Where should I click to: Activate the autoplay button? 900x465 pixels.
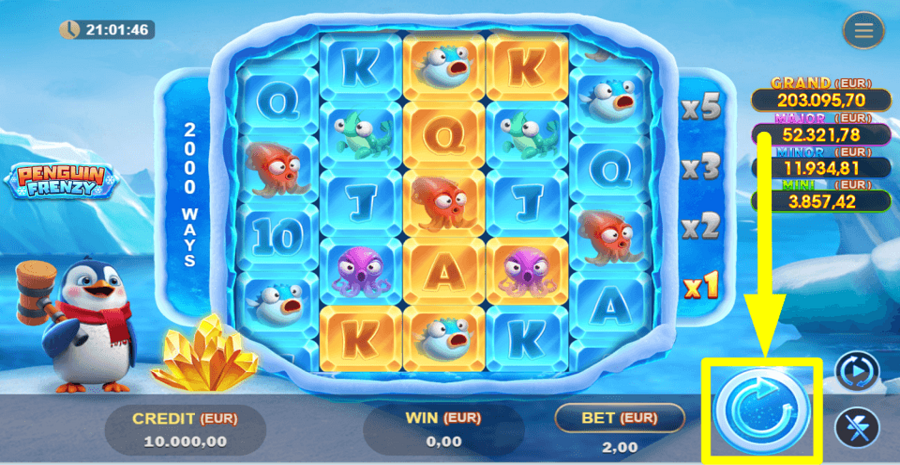[856, 371]
